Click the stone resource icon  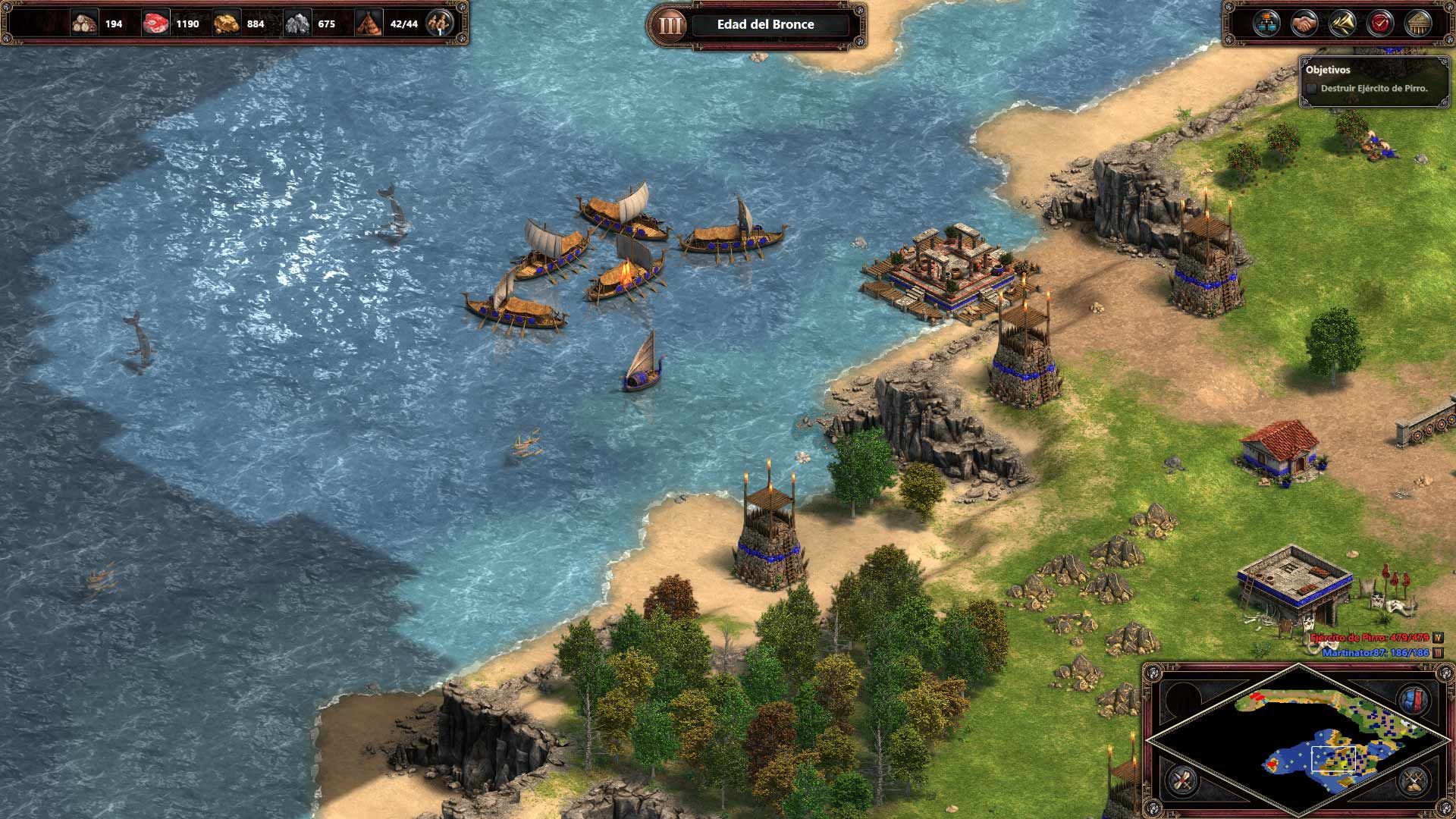click(x=297, y=23)
